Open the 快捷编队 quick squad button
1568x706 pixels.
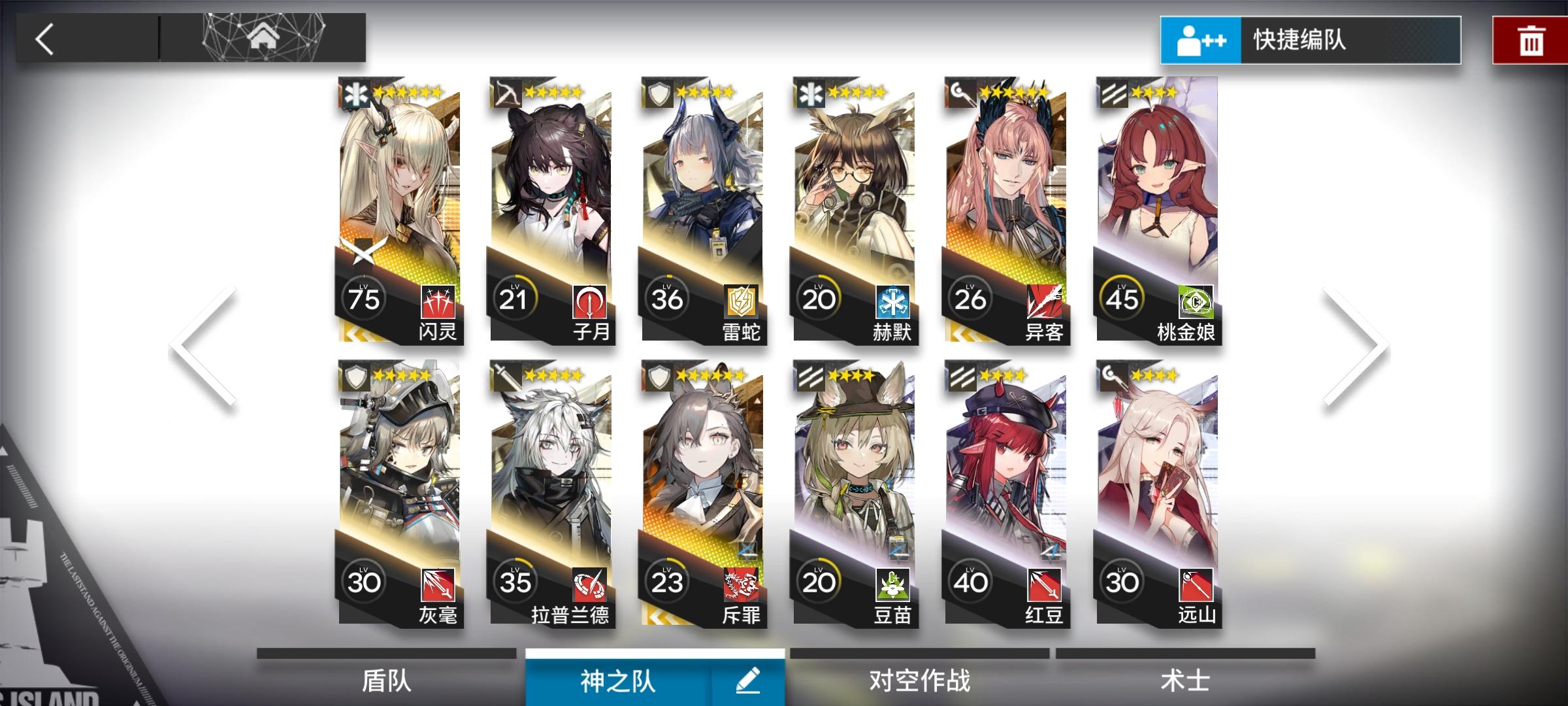coord(1307,41)
